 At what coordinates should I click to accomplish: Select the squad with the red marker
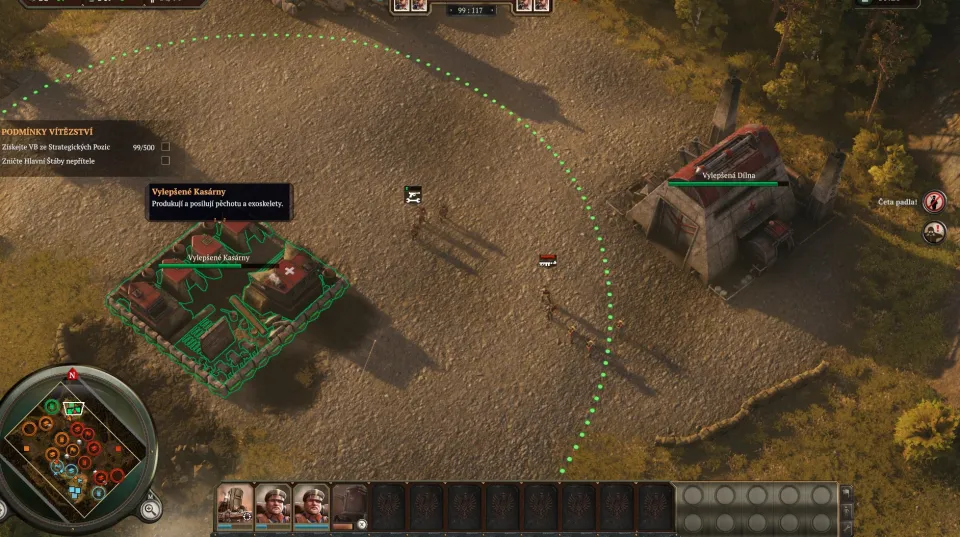point(547,261)
